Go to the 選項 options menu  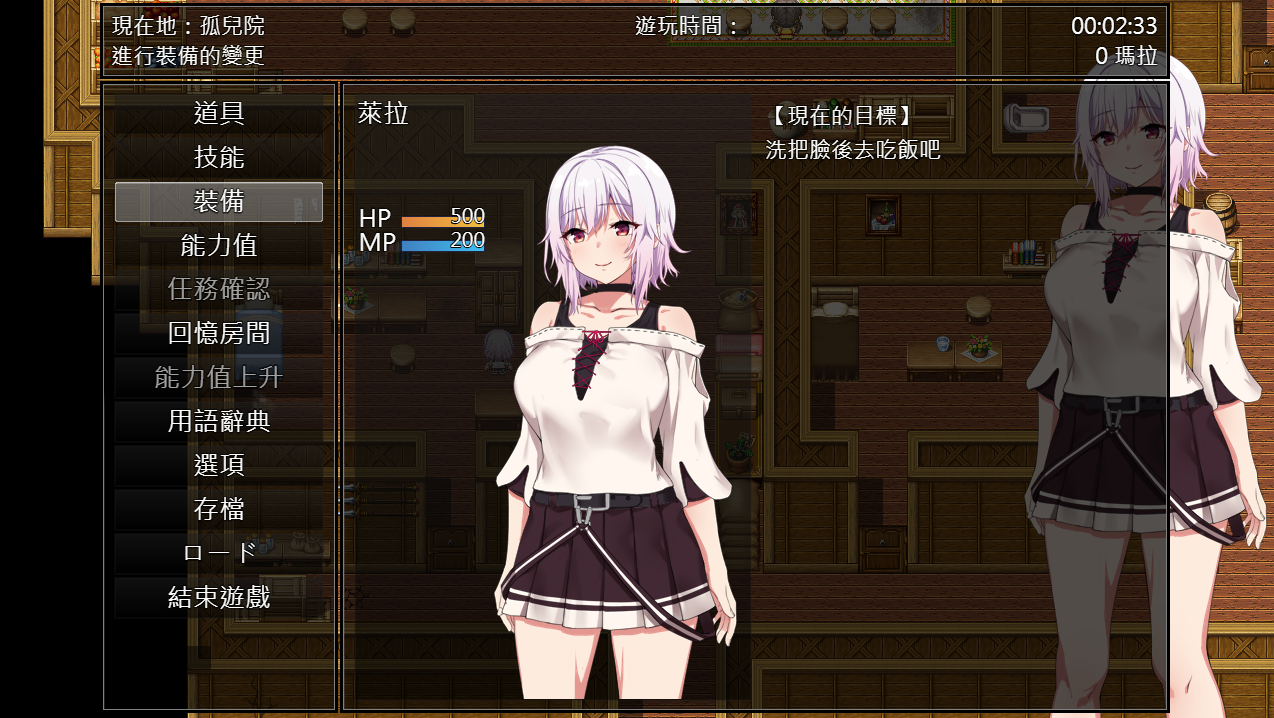pos(219,466)
